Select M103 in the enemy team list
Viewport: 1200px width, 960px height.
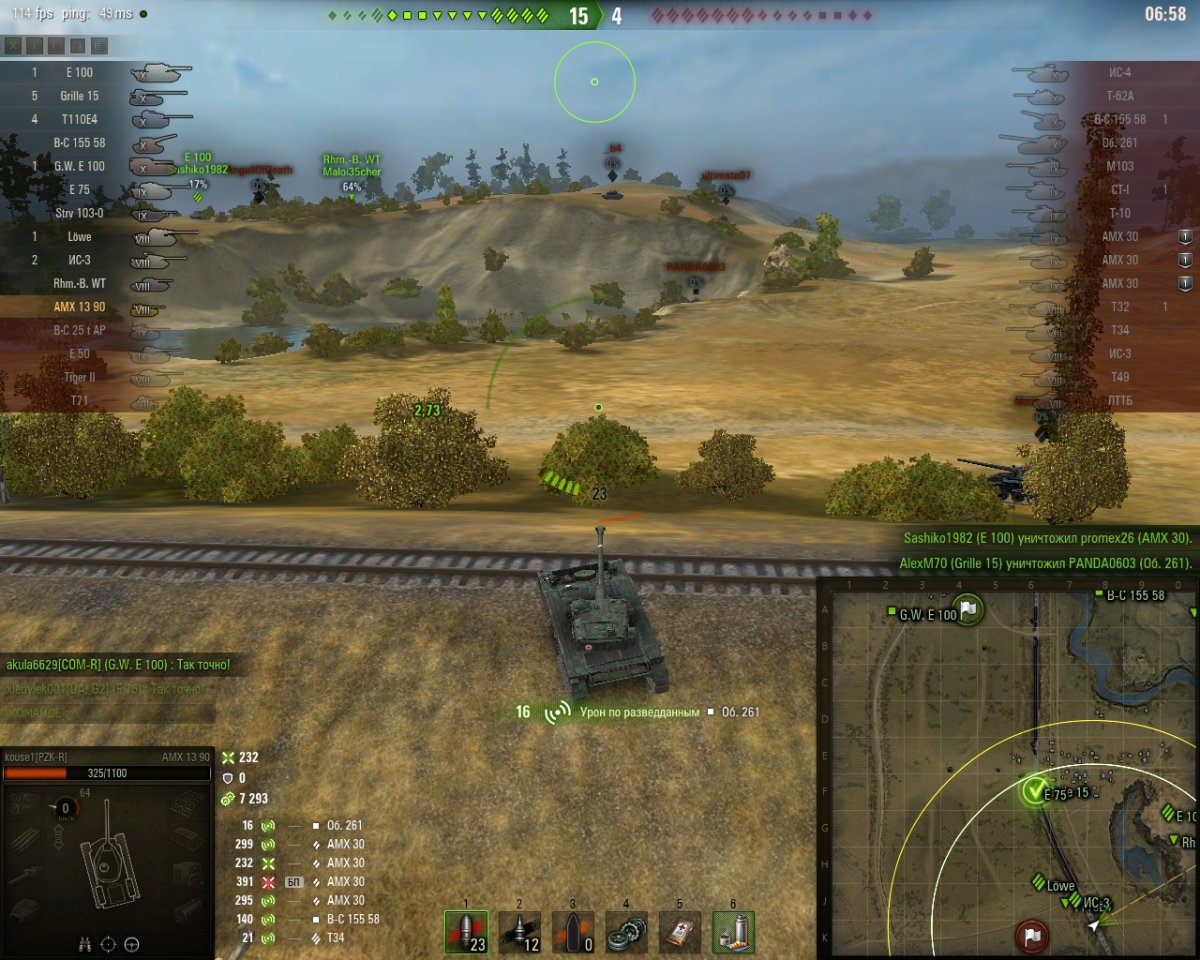click(1120, 166)
